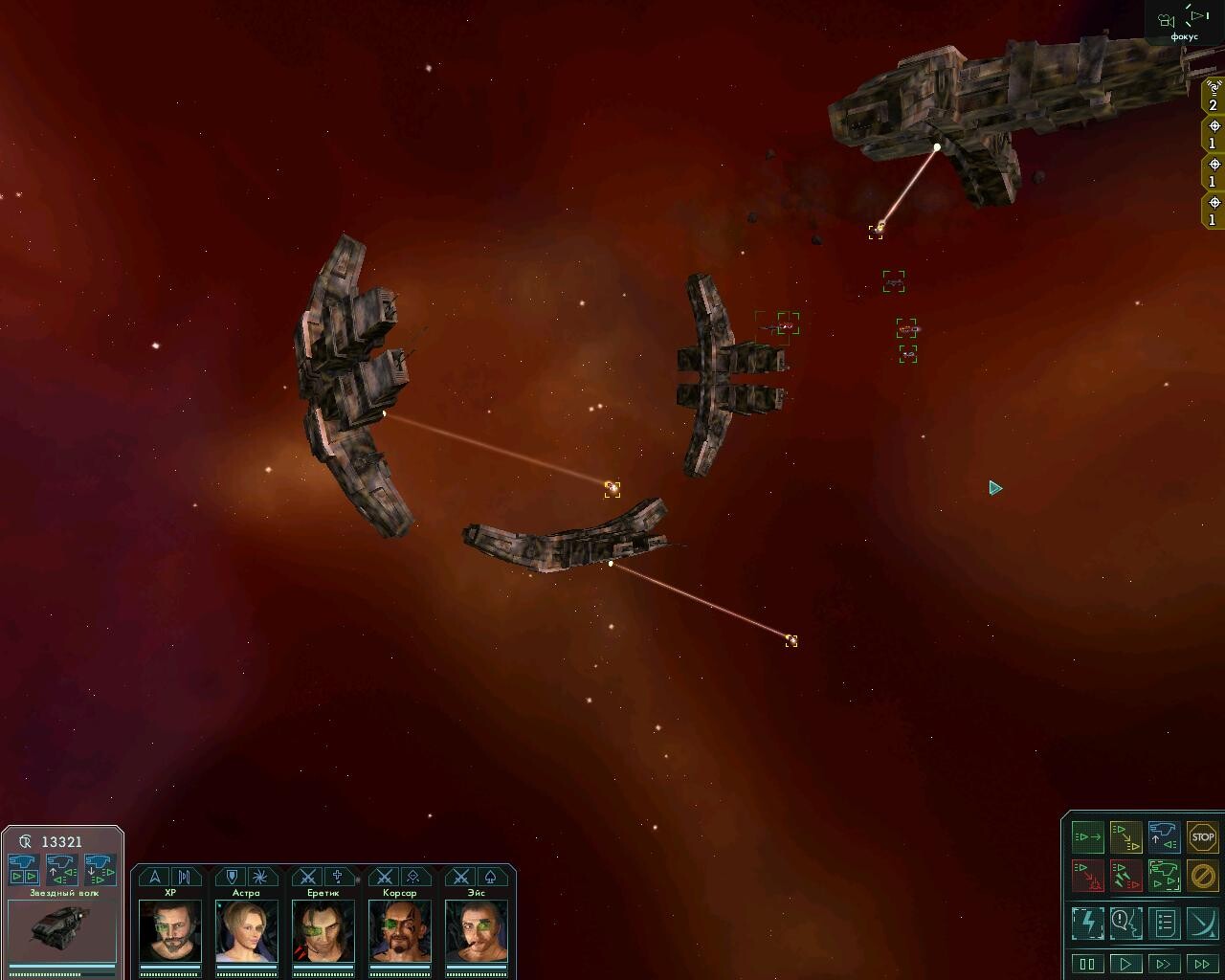Click the yellow prohibition cancel-order icon
Viewport: 1225px width, 980px height.
[1202, 875]
